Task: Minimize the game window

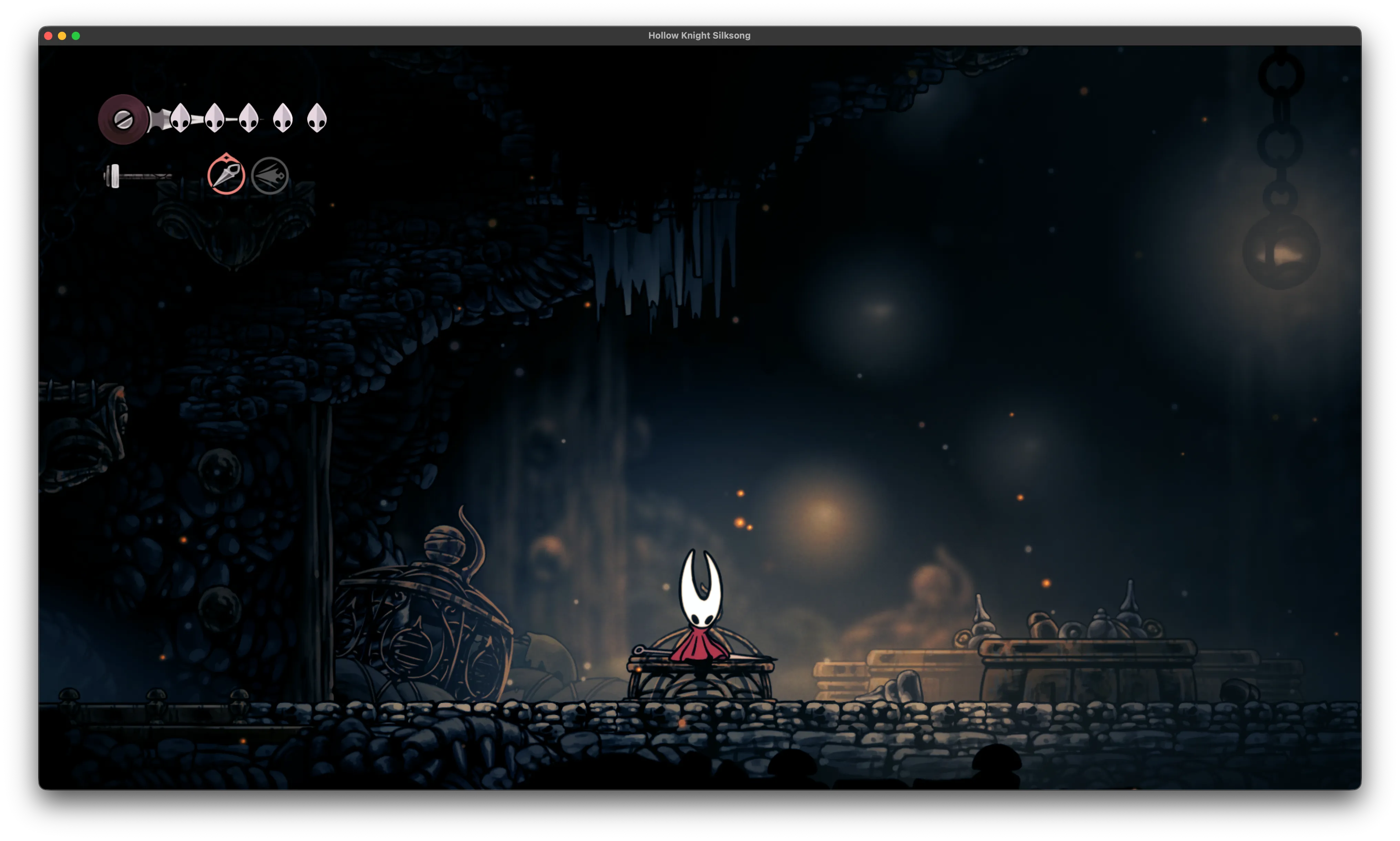Action: click(x=62, y=36)
